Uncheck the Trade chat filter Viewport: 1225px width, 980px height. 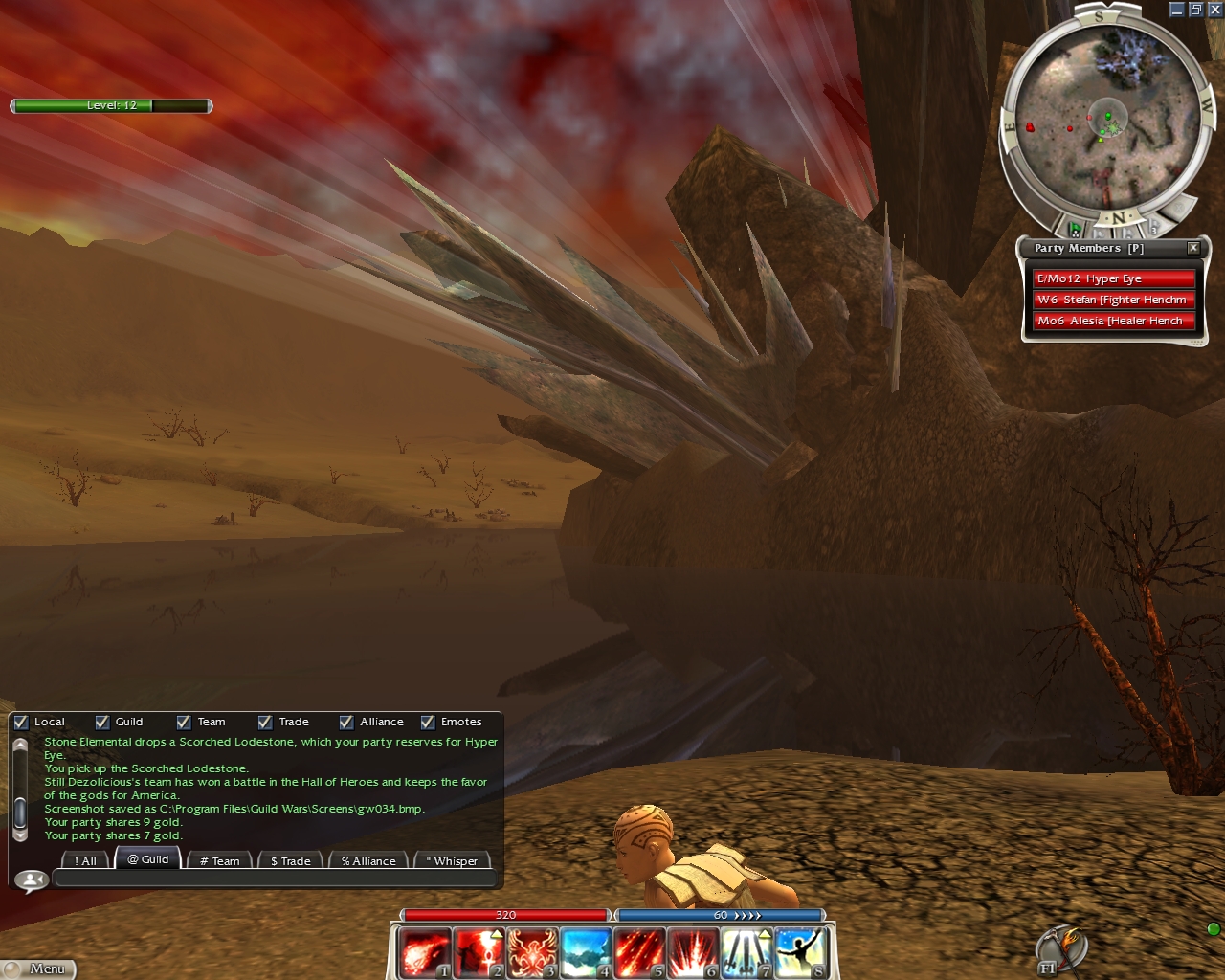(x=265, y=723)
